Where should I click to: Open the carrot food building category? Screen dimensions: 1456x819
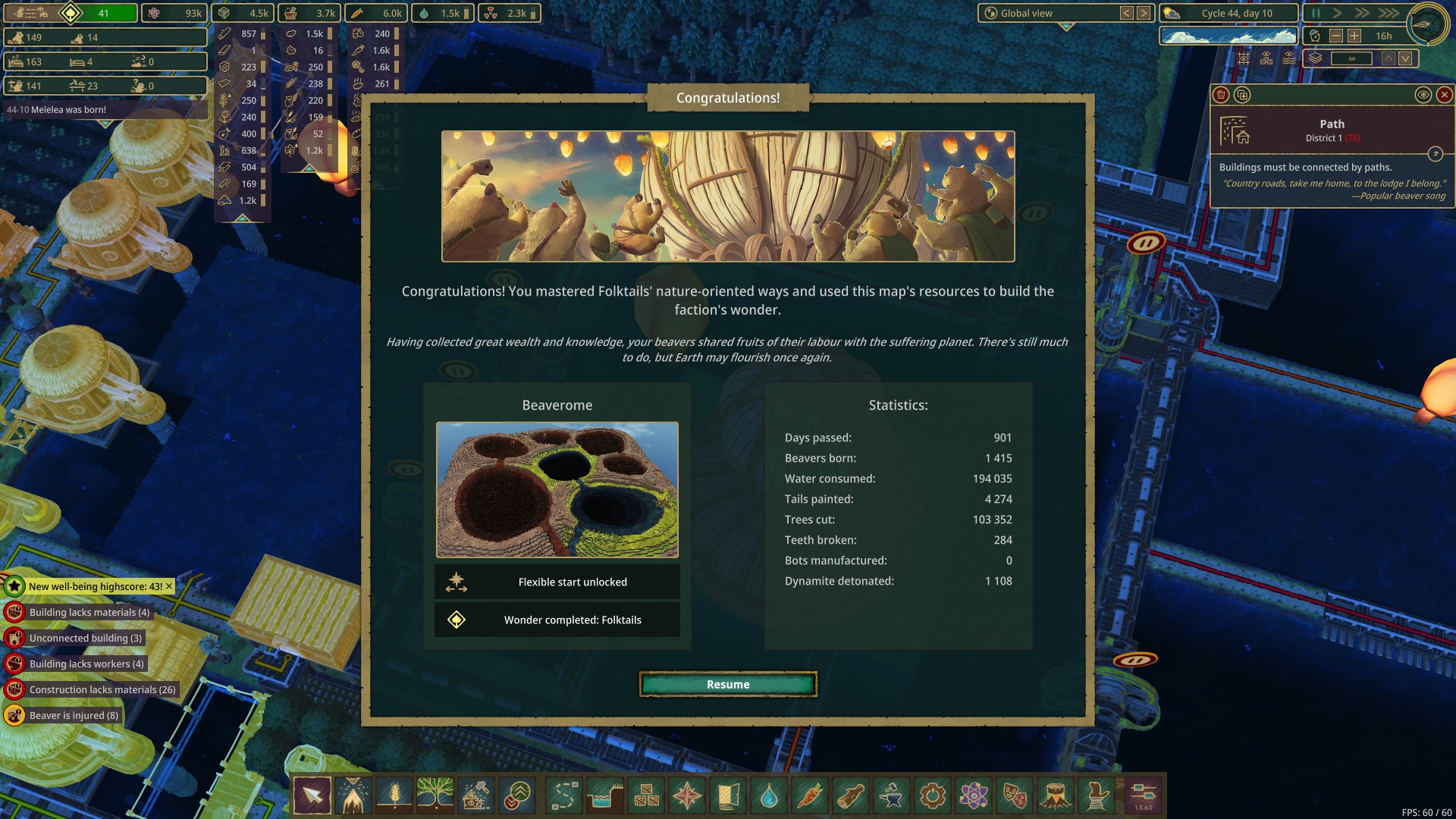coord(810,795)
